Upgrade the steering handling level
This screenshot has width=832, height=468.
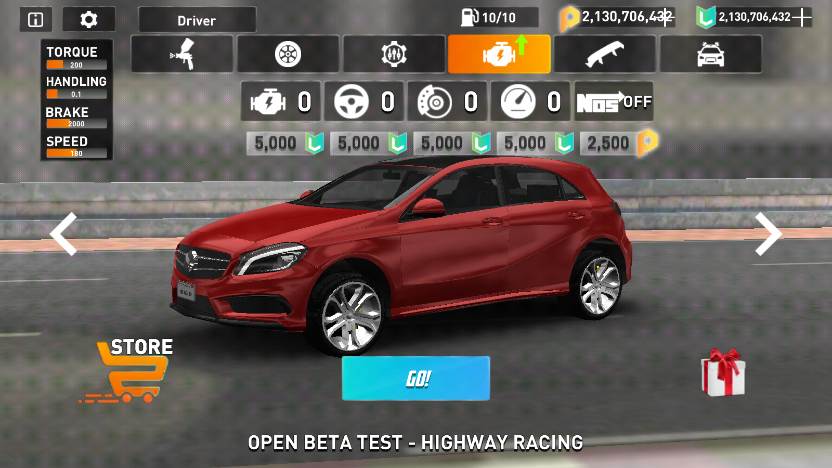[x=364, y=102]
